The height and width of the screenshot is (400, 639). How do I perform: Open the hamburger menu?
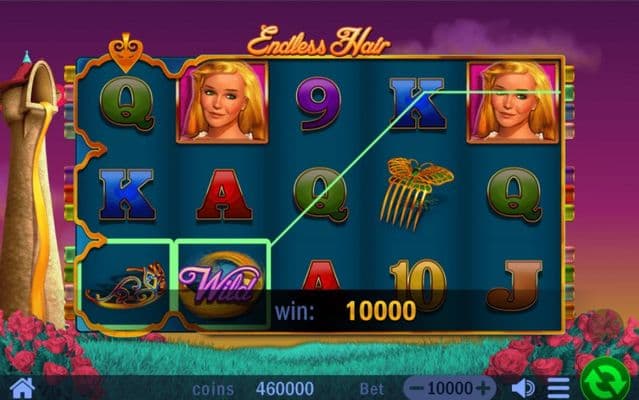point(558,388)
